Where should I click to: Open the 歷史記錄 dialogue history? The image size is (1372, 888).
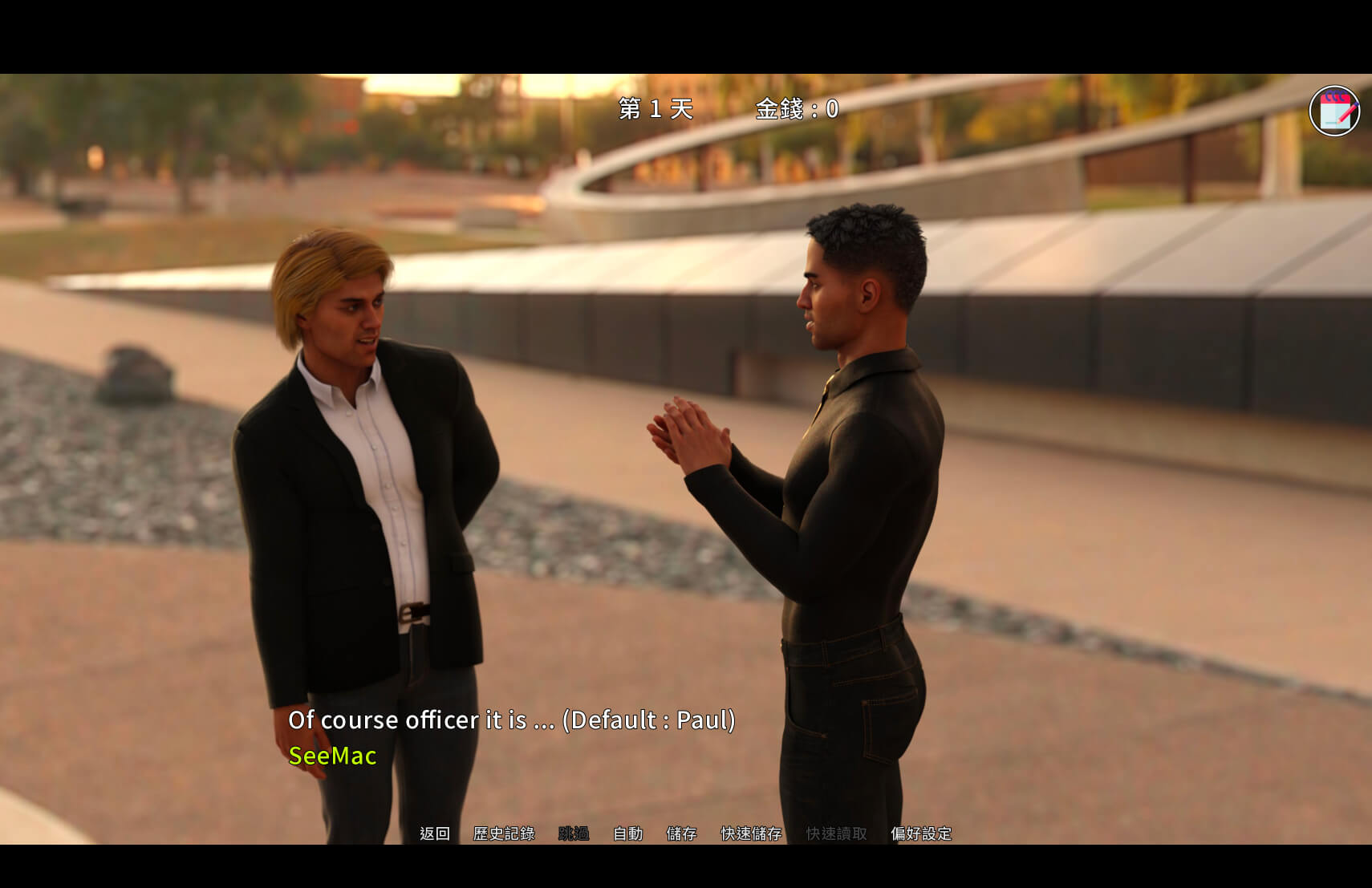(504, 833)
